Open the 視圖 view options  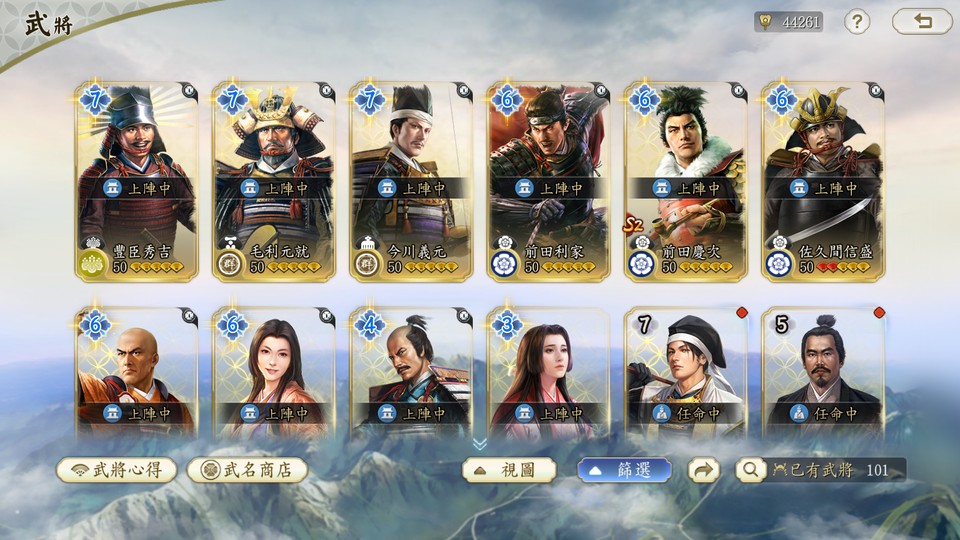[x=509, y=470]
